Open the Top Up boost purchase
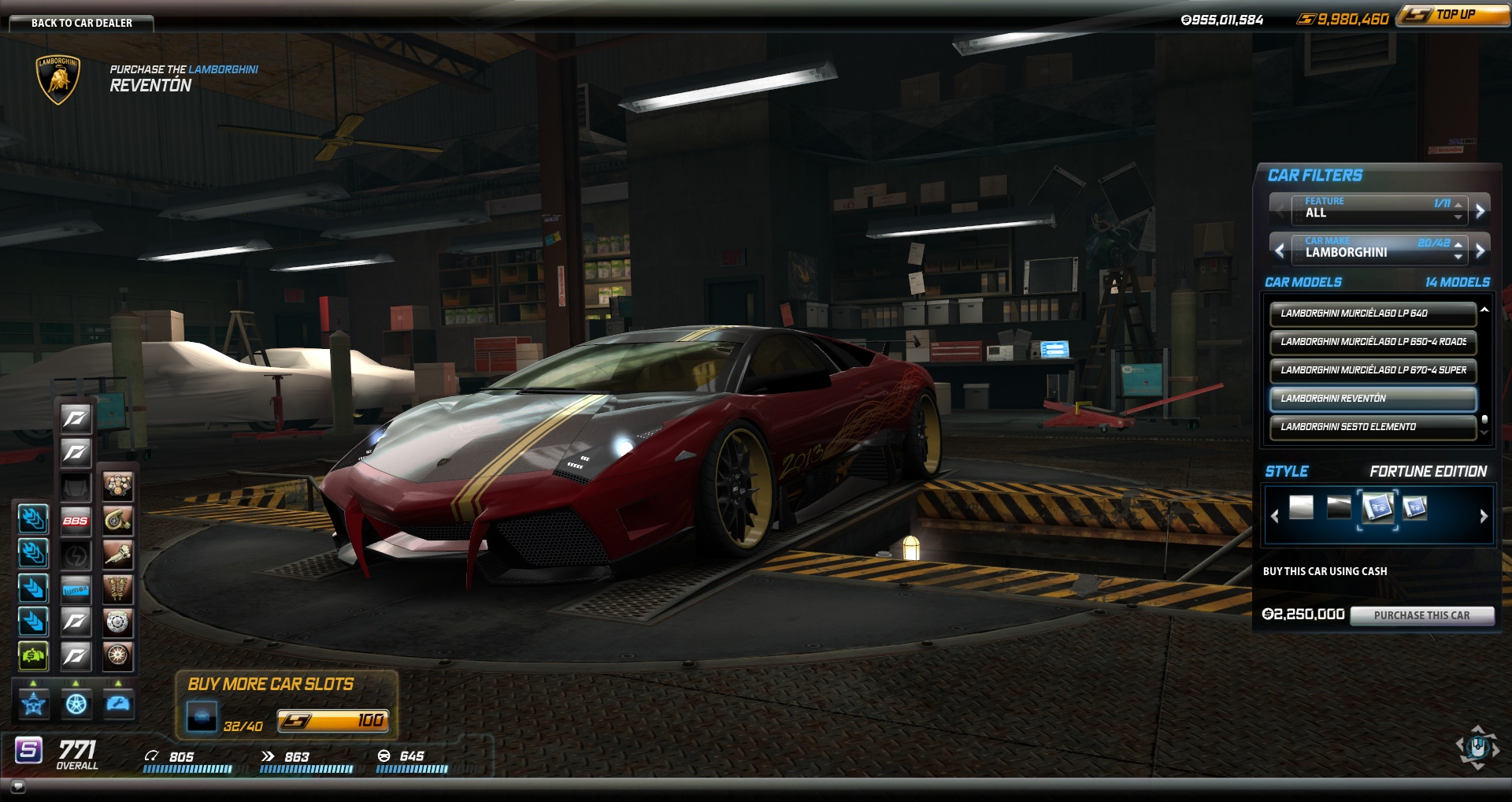The width and height of the screenshot is (1512, 802). [1453, 15]
